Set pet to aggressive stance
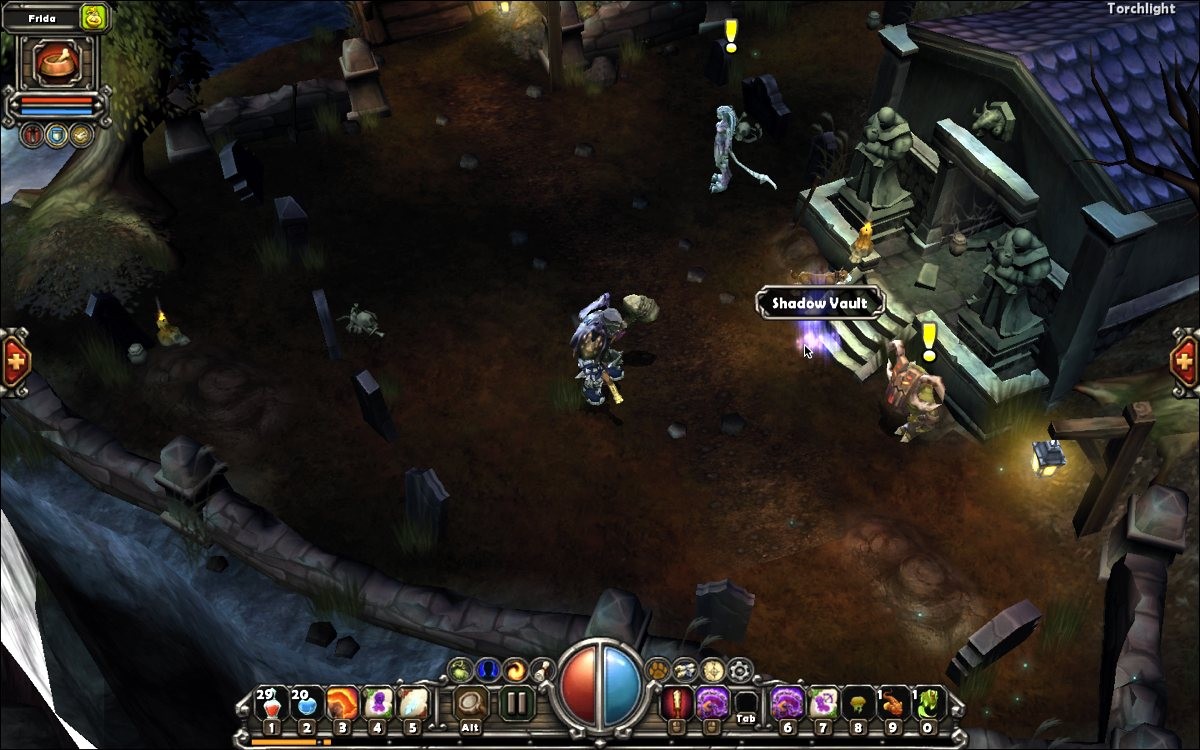Image resolution: width=1200 pixels, height=750 pixels. [33, 135]
